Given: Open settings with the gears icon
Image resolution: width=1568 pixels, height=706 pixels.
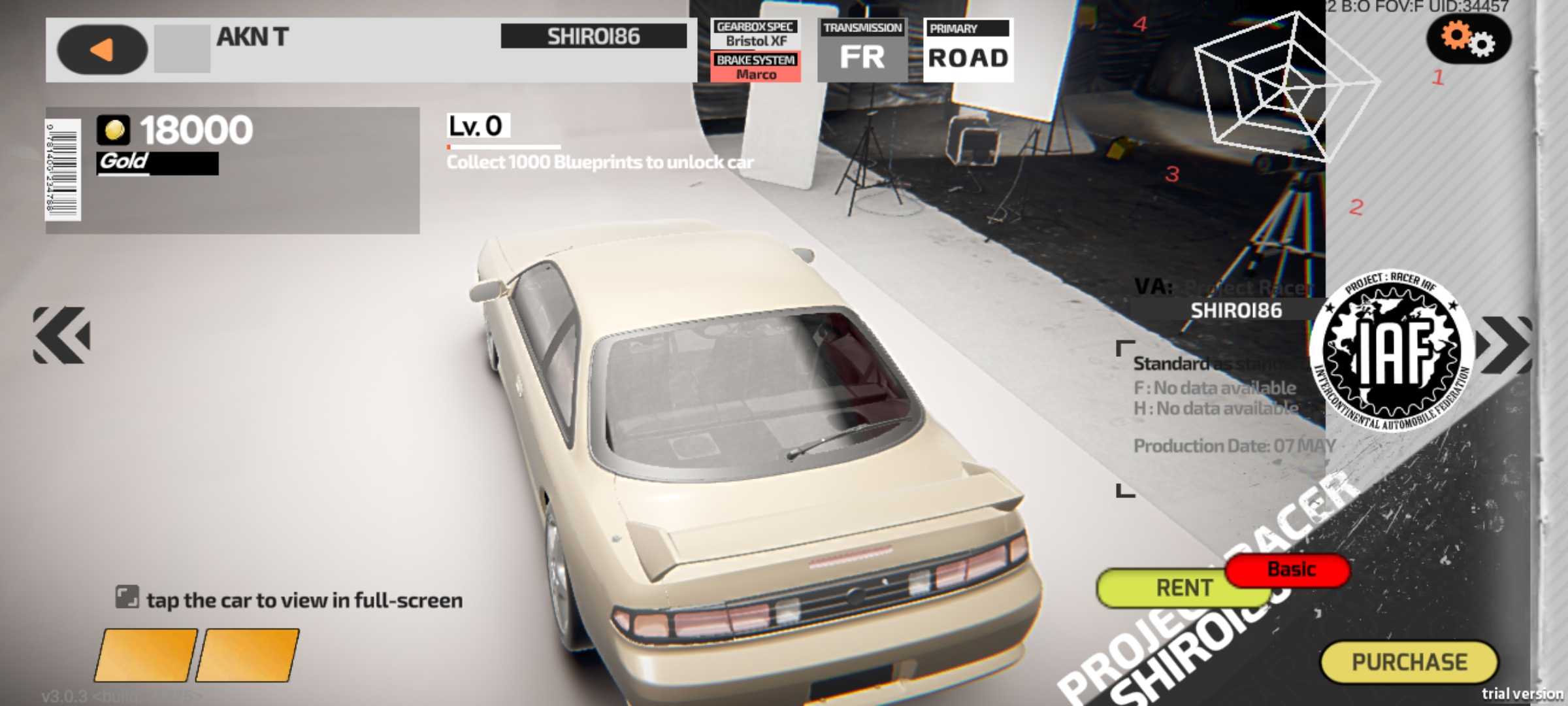Looking at the screenshot, I should [1468, 39].
